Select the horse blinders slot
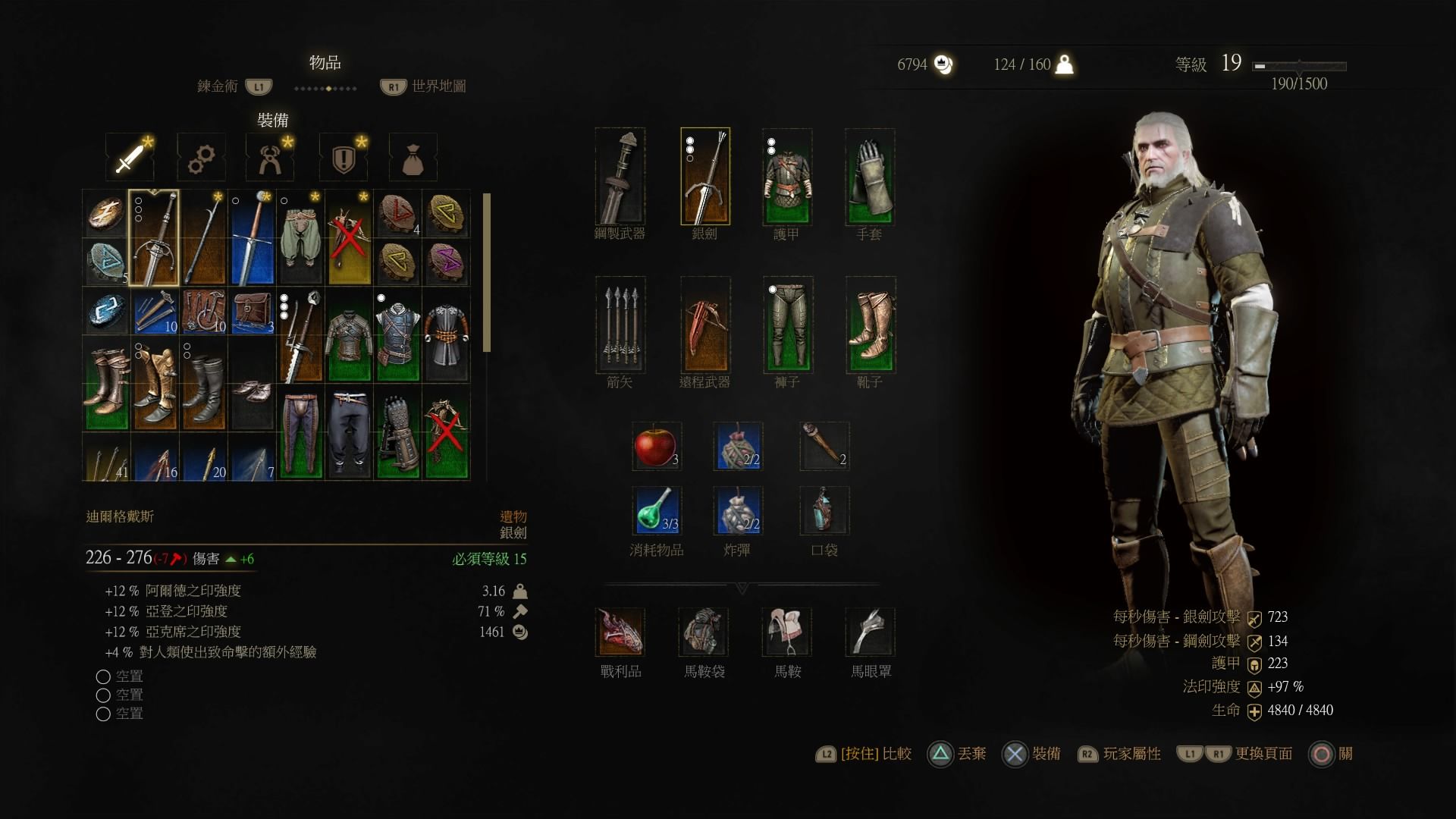The image size is (1456, 819). (871, 632)
